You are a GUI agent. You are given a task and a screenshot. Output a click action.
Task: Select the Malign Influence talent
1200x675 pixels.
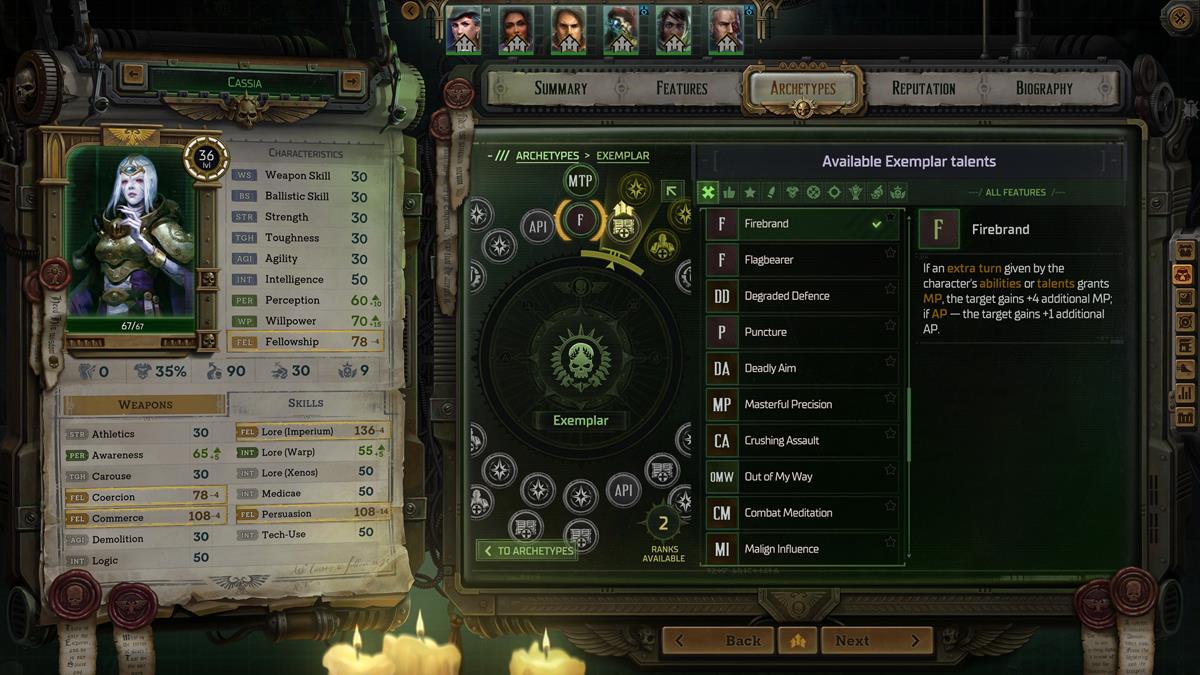(x=800, y=549)
